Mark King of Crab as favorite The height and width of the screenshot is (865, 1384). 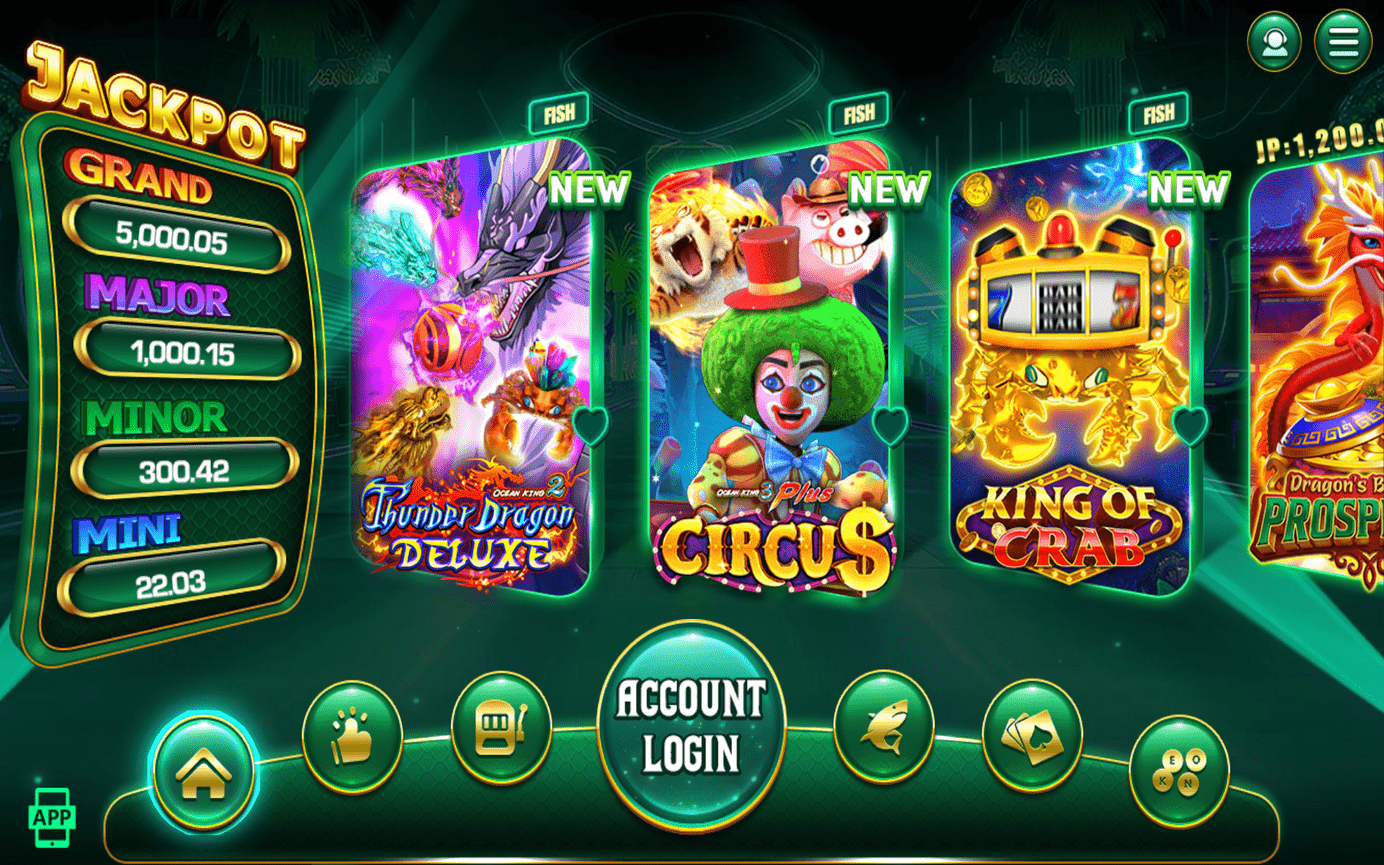[1189, 426]
